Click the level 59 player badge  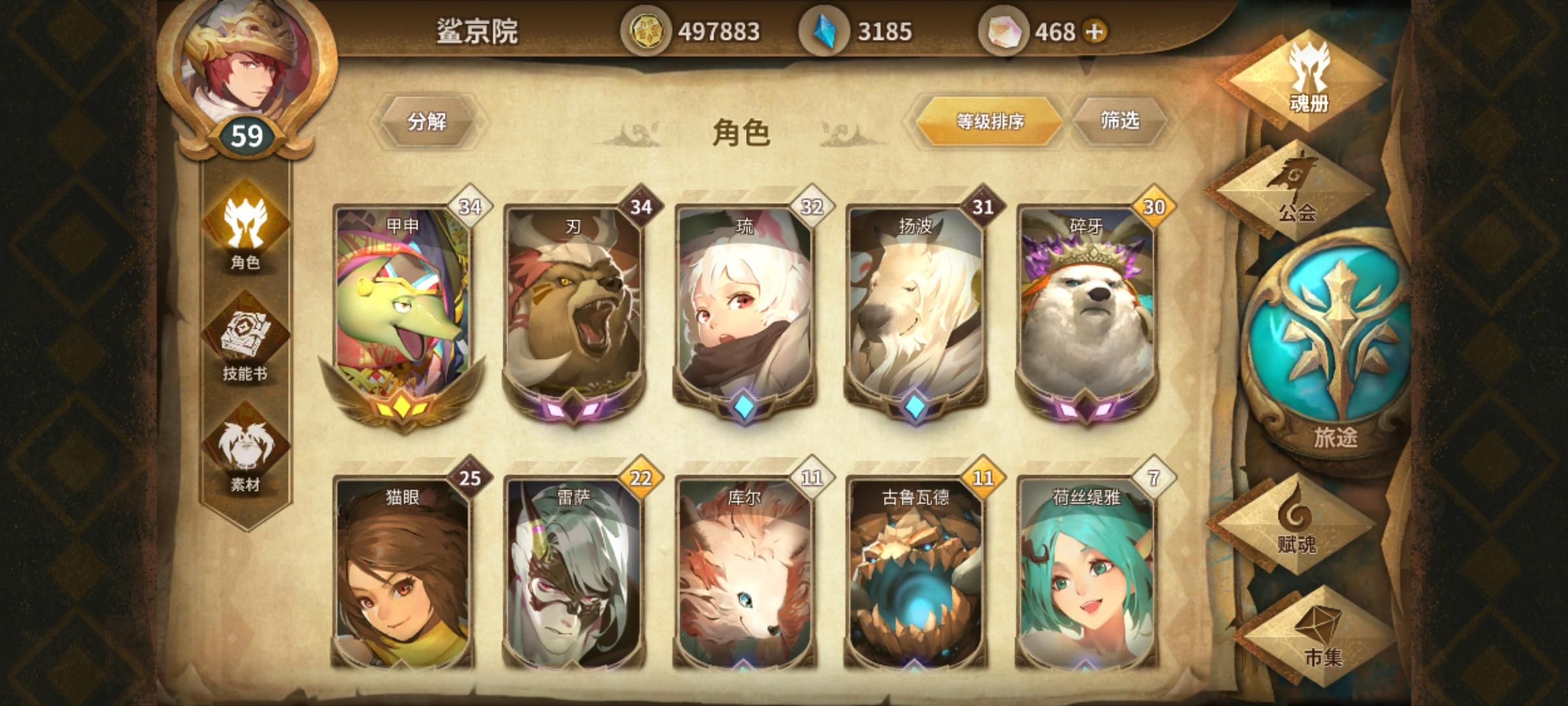point(246,134)
